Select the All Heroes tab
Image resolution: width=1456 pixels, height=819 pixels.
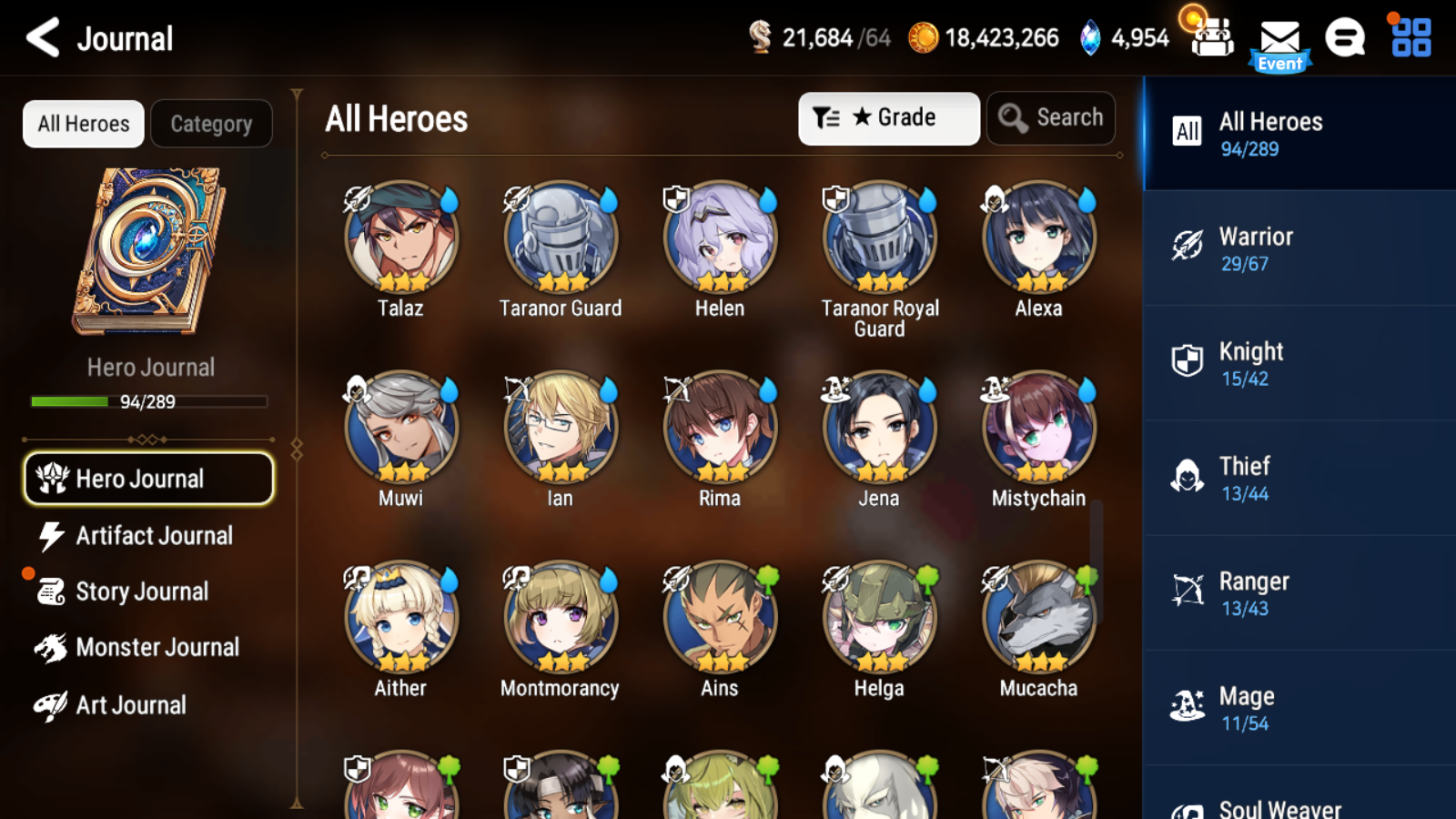coord(83,124)
